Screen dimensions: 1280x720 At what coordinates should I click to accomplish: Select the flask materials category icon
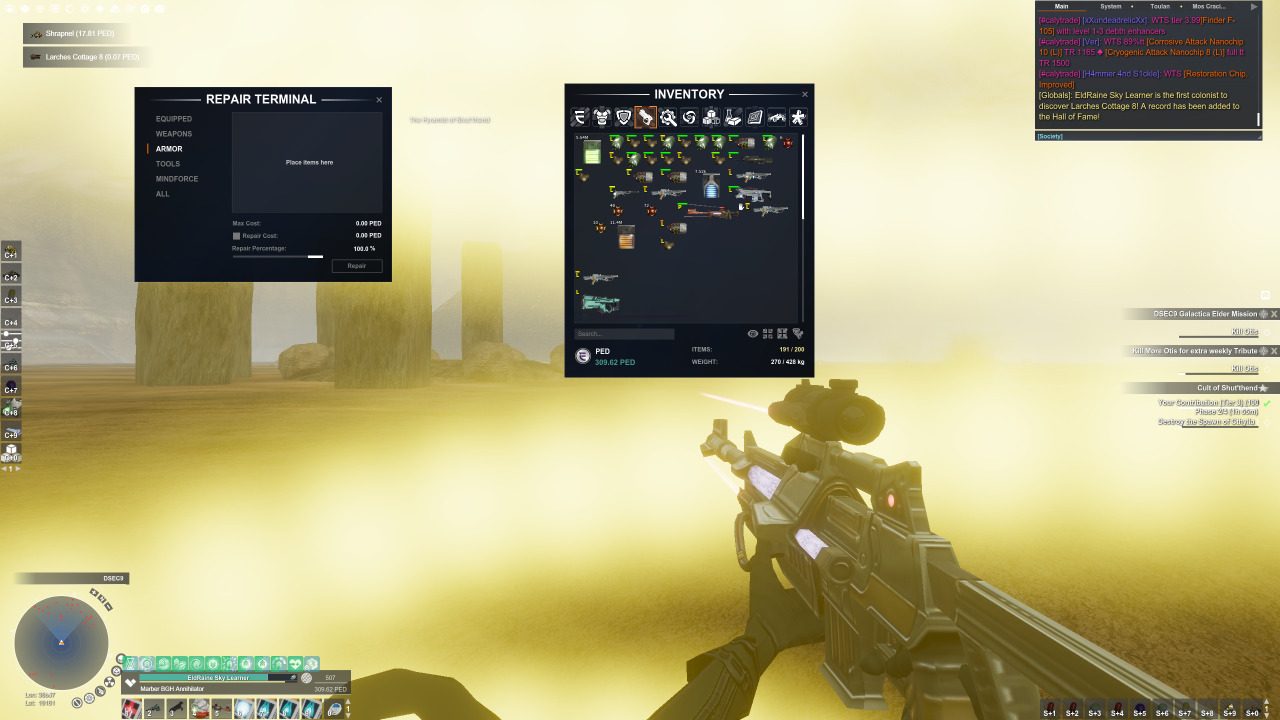(x=733, y=117)
